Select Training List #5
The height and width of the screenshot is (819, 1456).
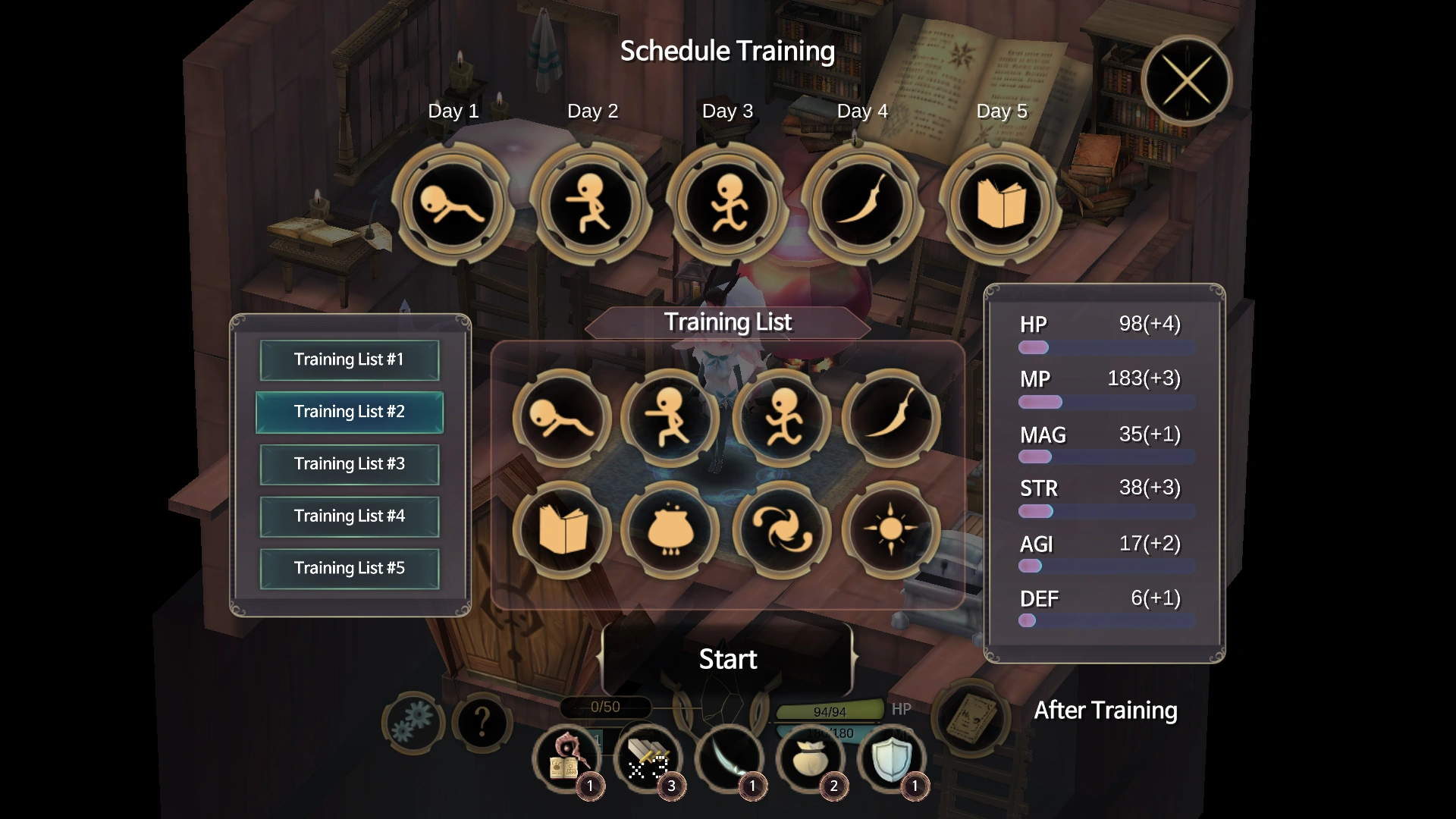pos(350,568)
